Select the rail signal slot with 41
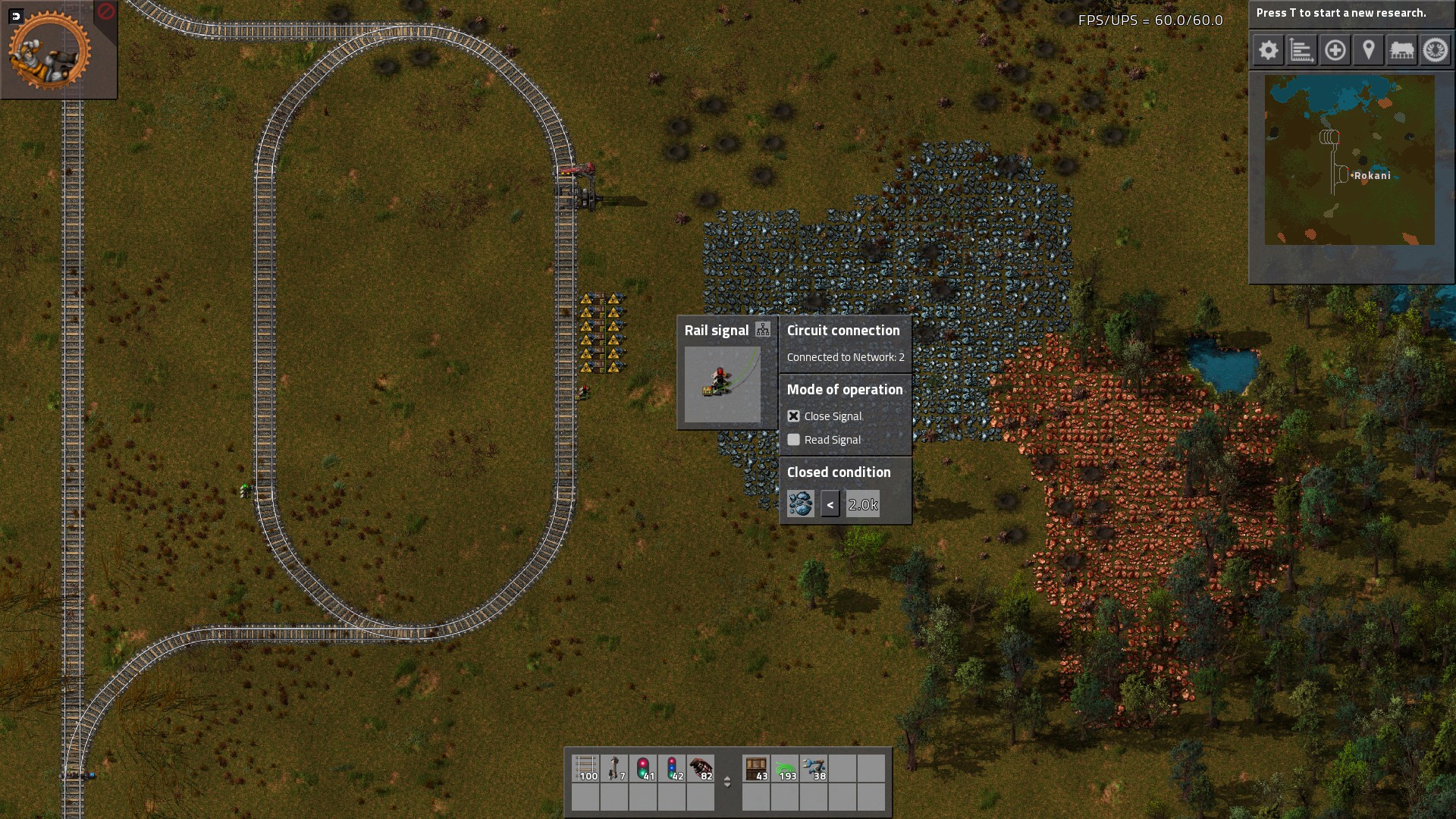1456x819 pixels. 644,768
